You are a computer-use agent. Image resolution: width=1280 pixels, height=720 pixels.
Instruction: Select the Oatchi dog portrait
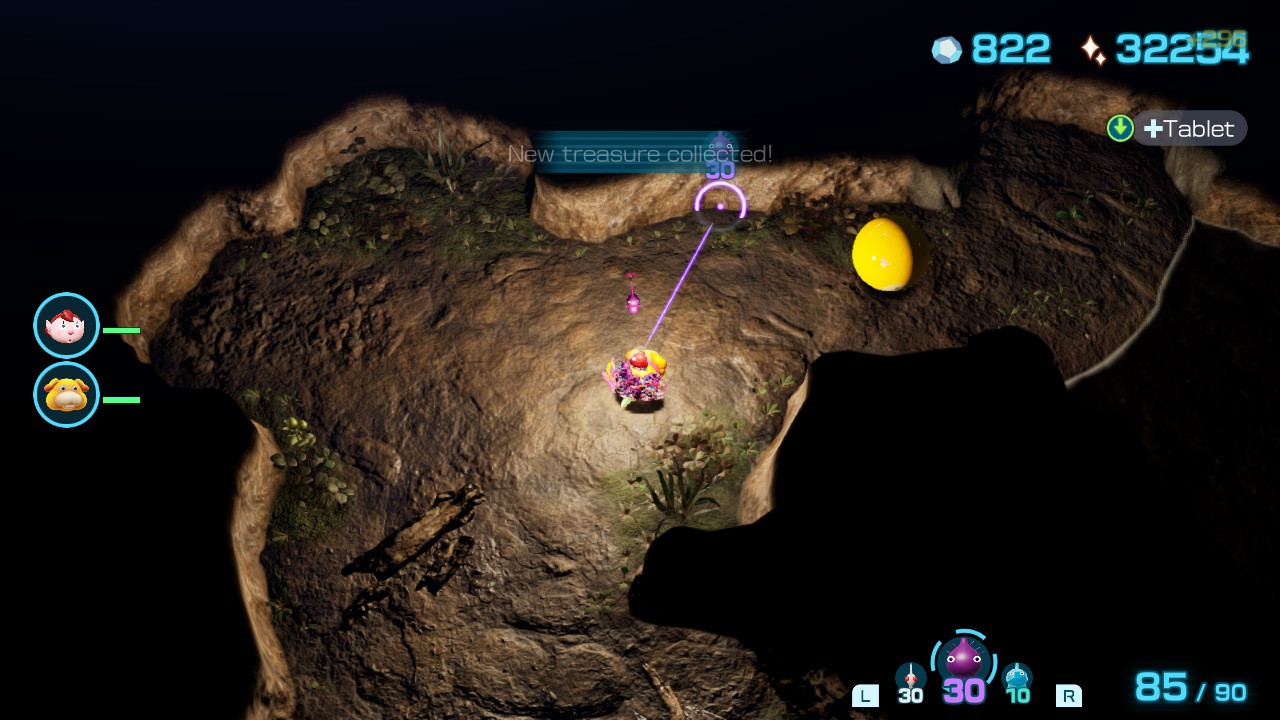(66, 395)
